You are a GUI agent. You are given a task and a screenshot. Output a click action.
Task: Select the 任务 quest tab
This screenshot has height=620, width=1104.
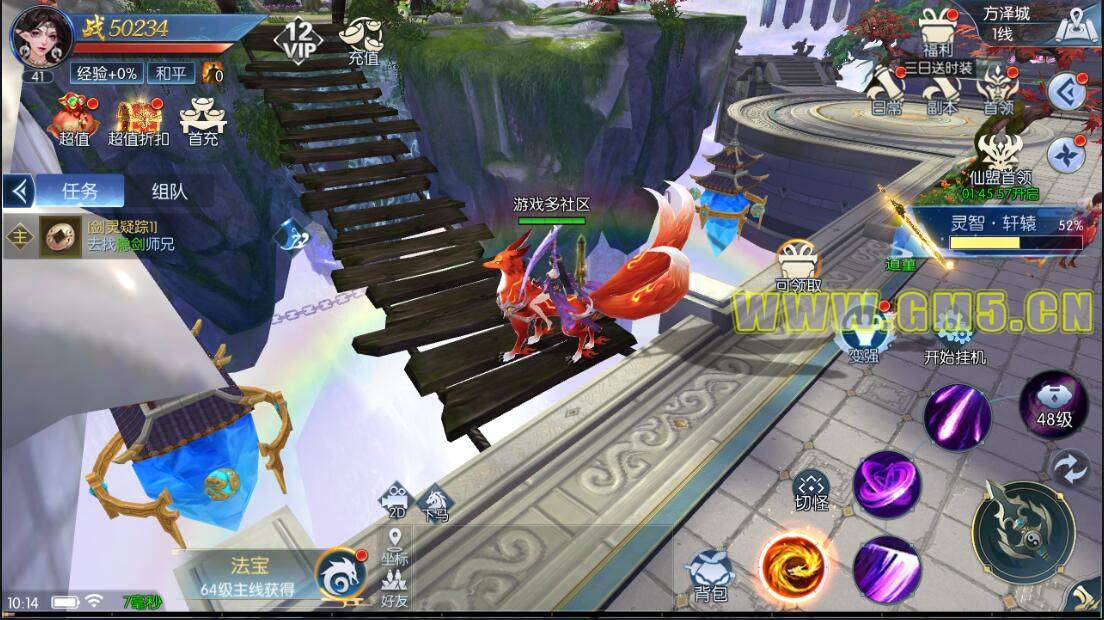click(x=80, y=191)
